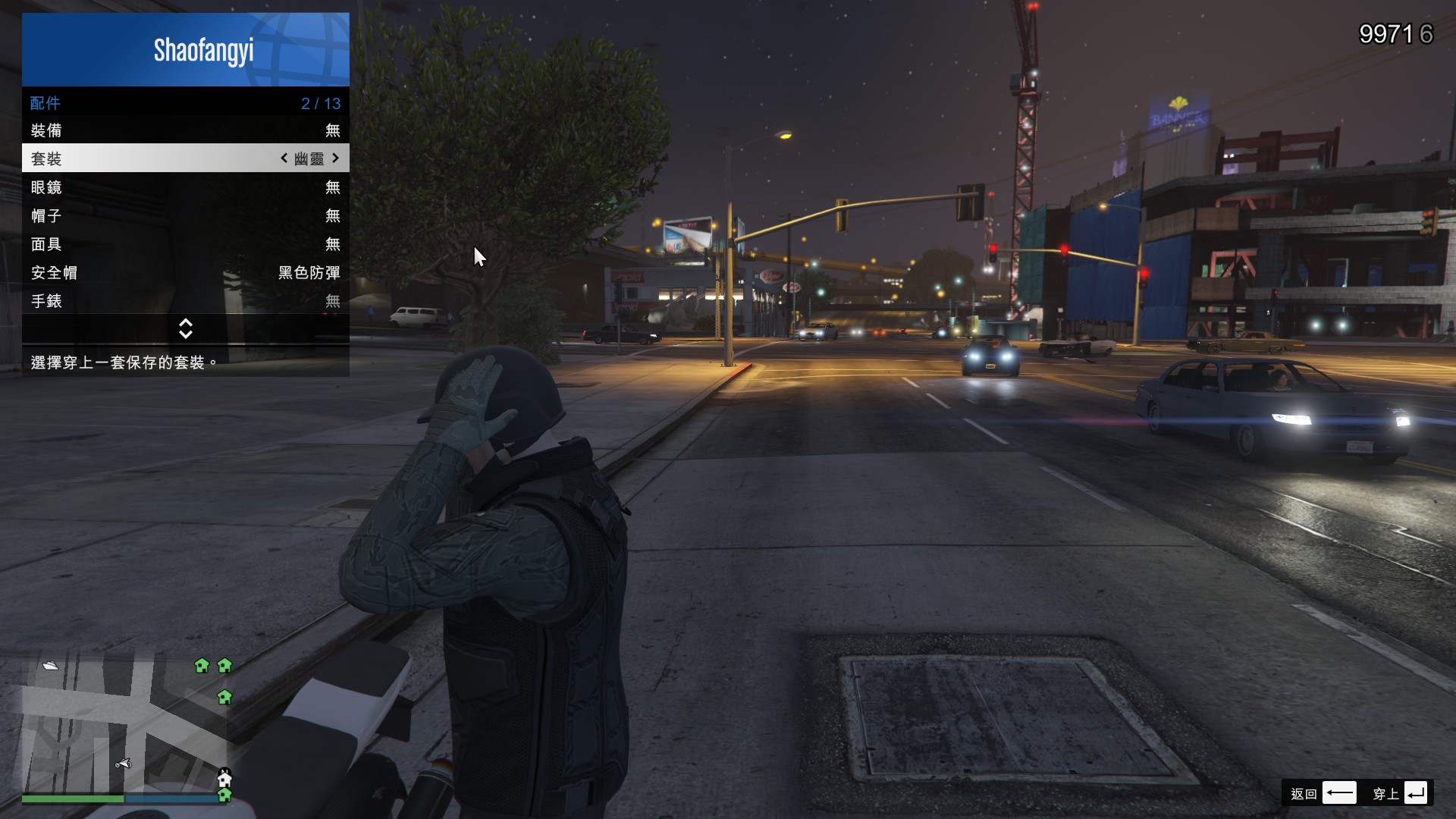Click the right arrow beside 幽靈
This screenshot has height=819, width=1456.
coord(335,158)
